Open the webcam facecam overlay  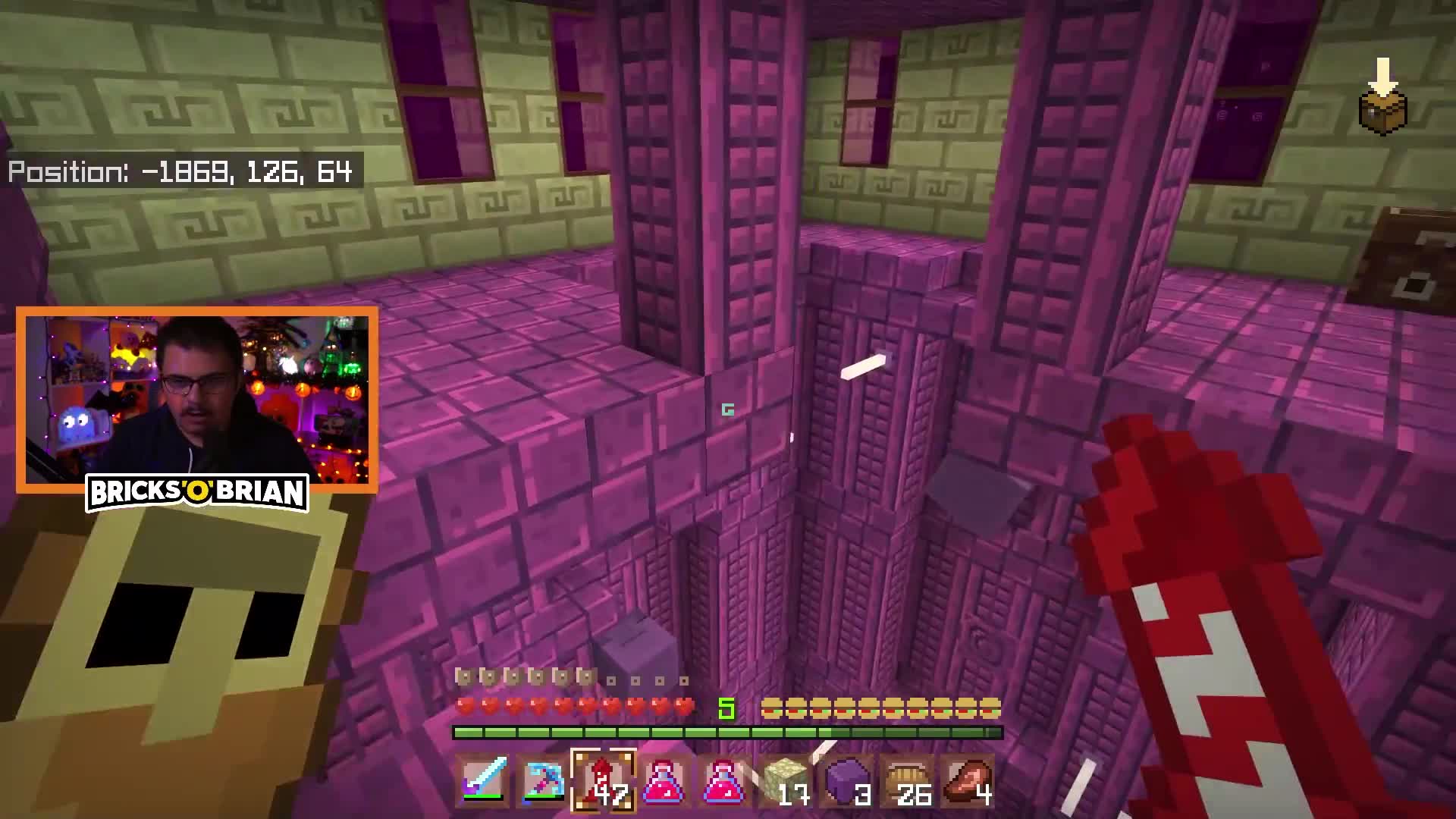click(197, 394)
